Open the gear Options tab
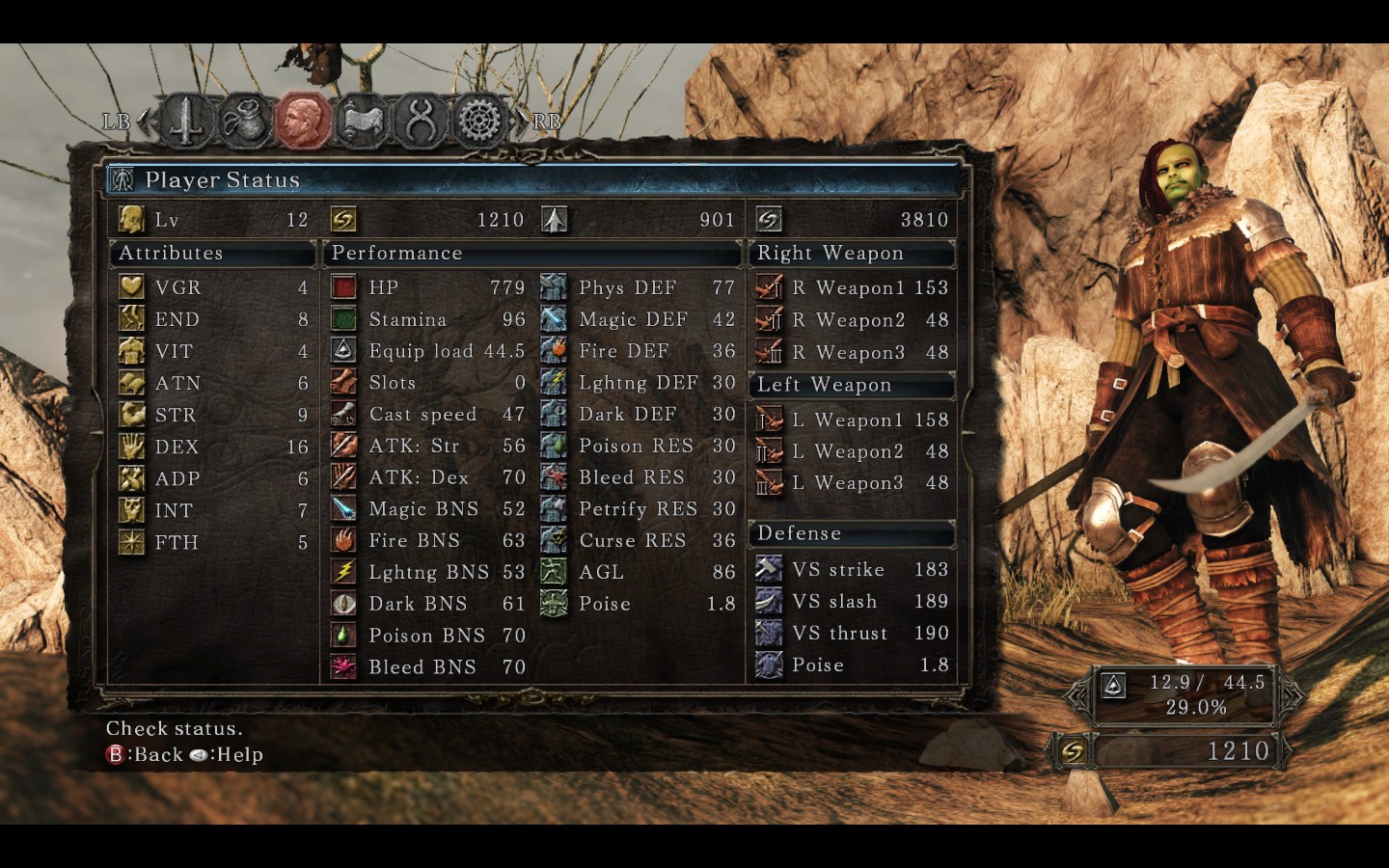Image resolution: width=1389 pixels, height=868 pixels. coord(479,122)
